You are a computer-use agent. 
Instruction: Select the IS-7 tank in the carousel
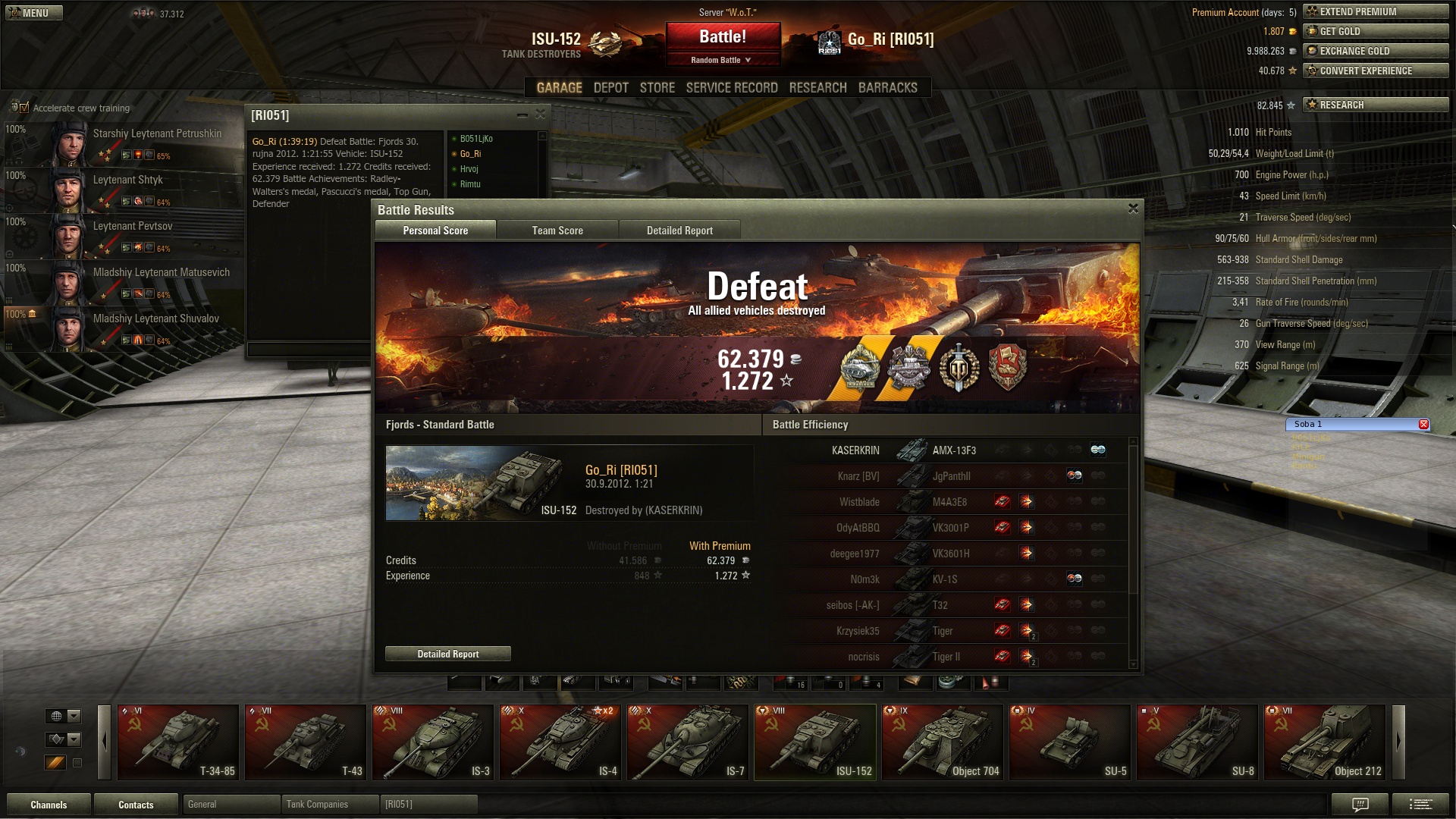(688, 742)
